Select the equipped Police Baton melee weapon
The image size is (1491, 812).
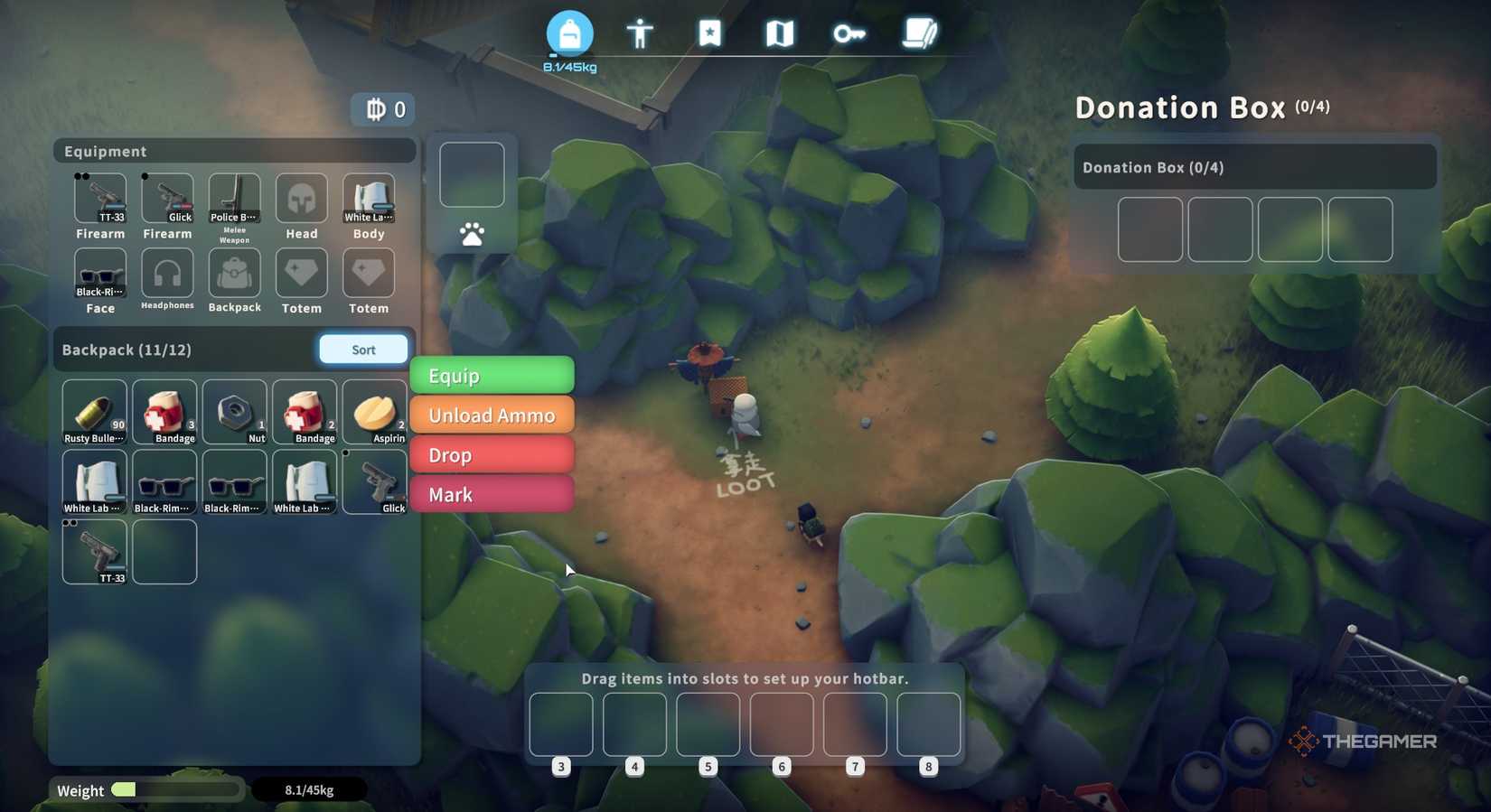coord(234,197)
